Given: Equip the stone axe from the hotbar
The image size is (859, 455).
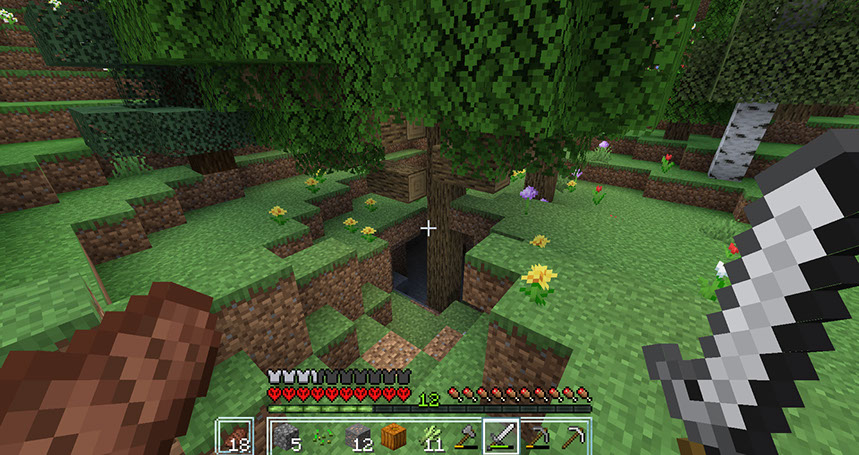Looking at the screenshot, I should pyautogui.click(x=465, y=436).
